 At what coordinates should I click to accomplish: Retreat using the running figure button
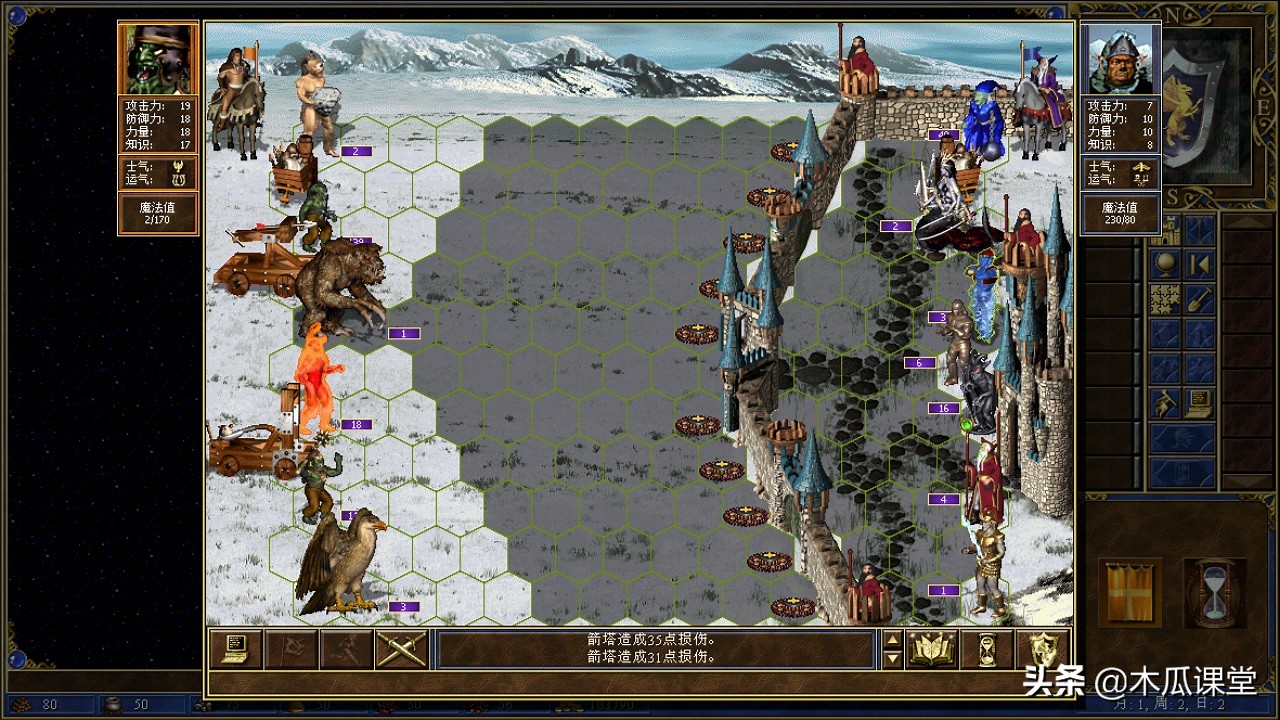pyautogui.click(x=346, y=650)
